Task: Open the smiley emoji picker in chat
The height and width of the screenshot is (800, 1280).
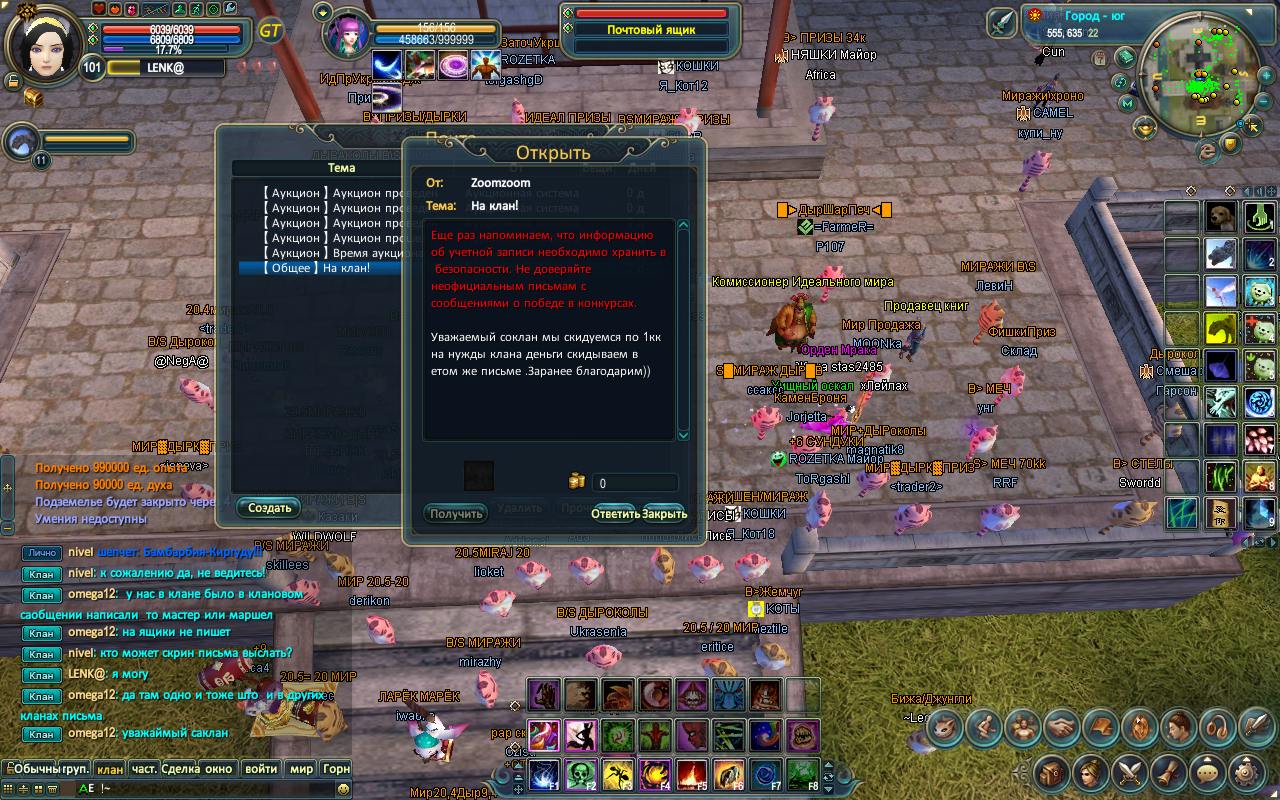Action: click(x=344, y=788)
